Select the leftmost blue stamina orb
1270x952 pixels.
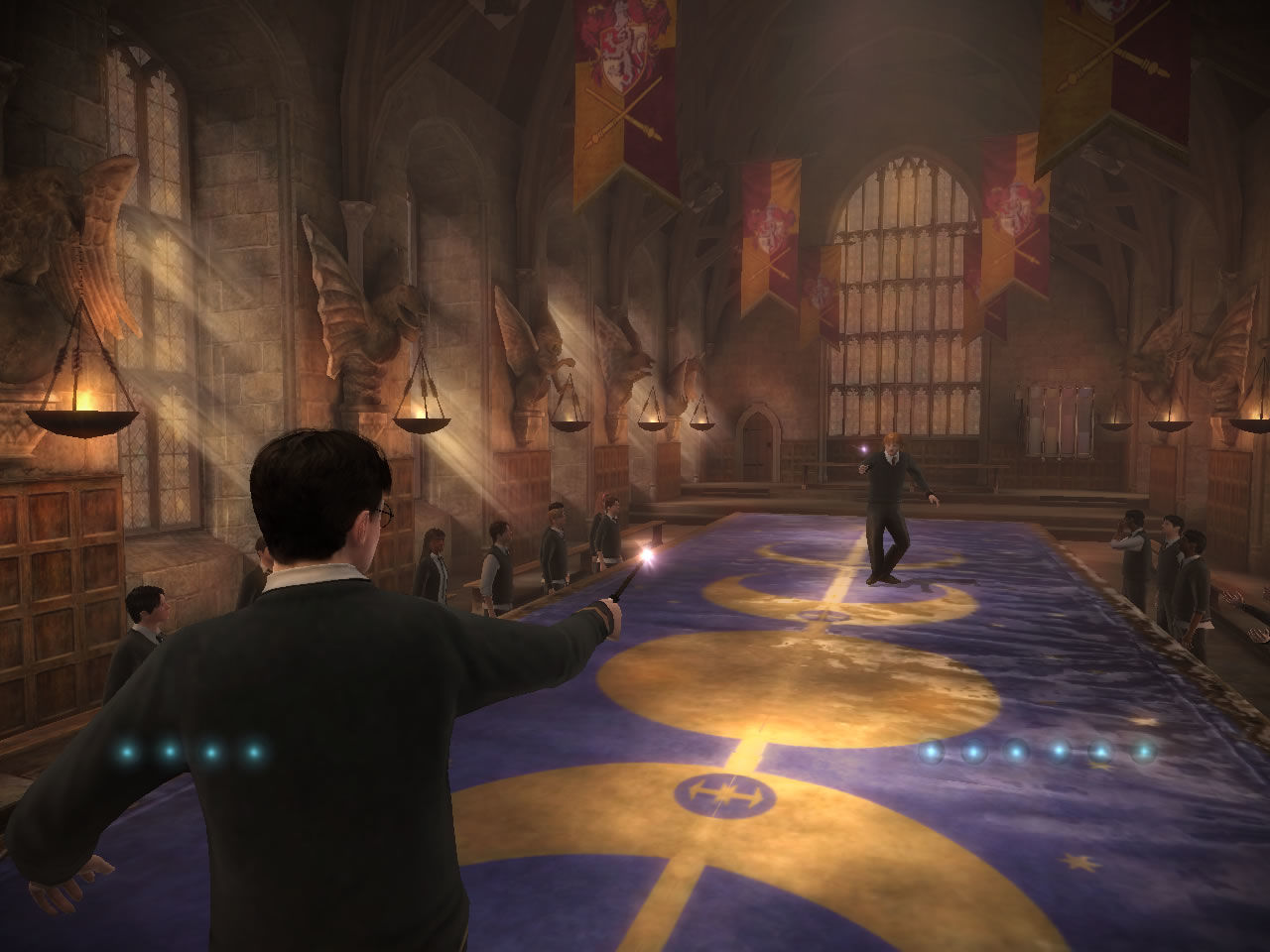pyautogui.click(x=126, y=752)
